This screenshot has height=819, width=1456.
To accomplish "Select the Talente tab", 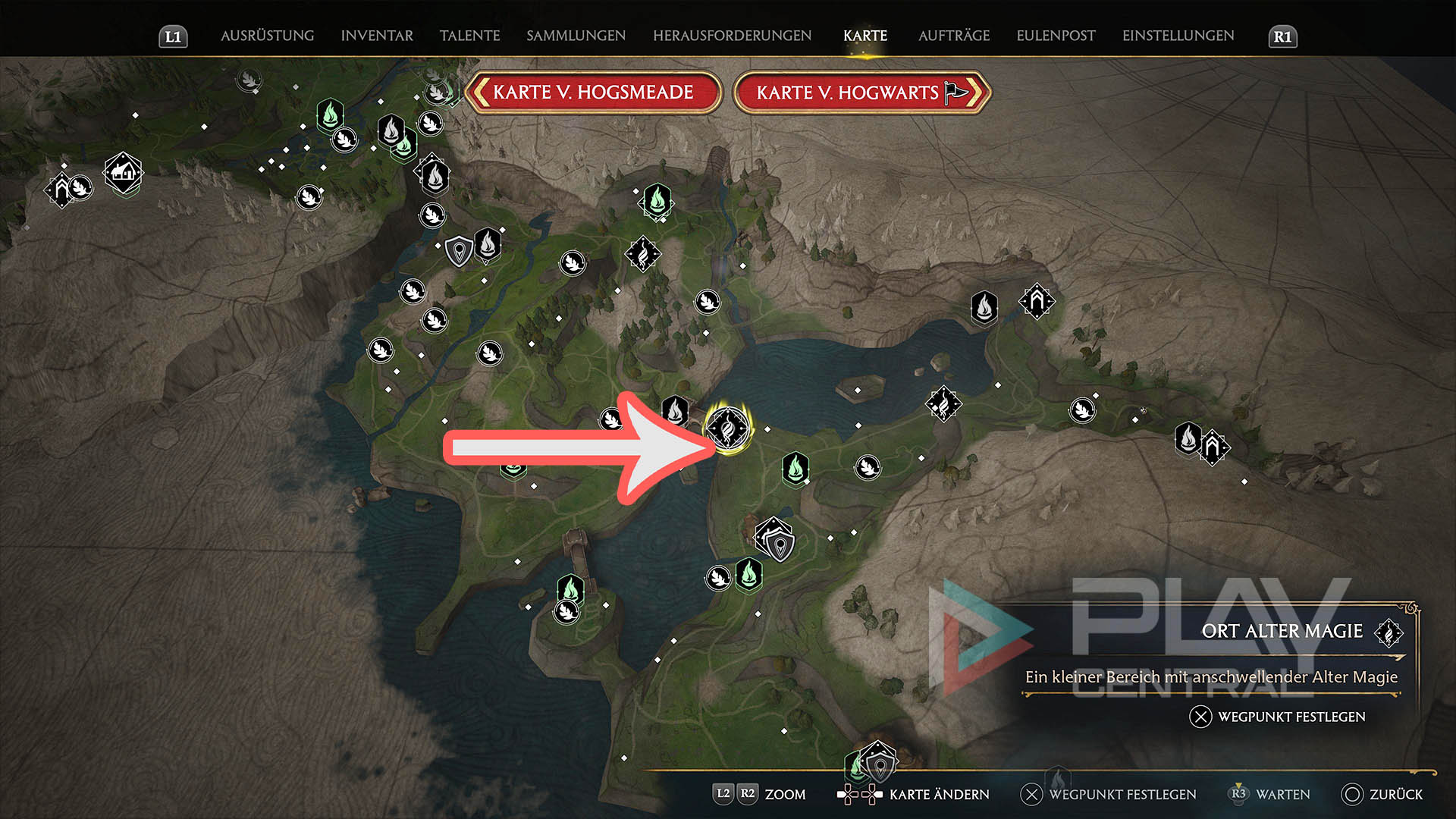I will click(x=469, y=36).
